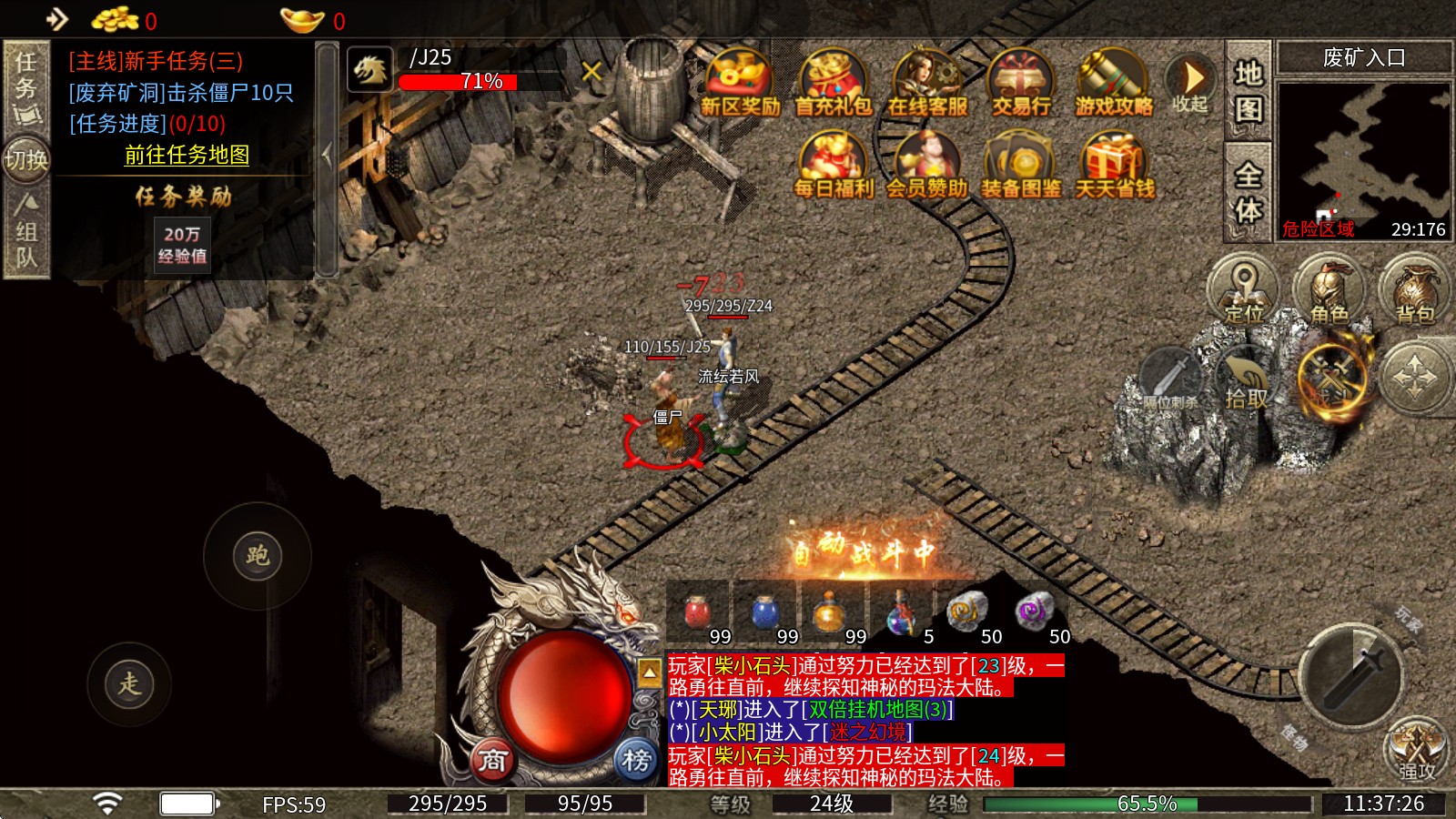Screen dimensions: 1456x819
Task: Open the 地图 map button
Action: (1248, 90)
